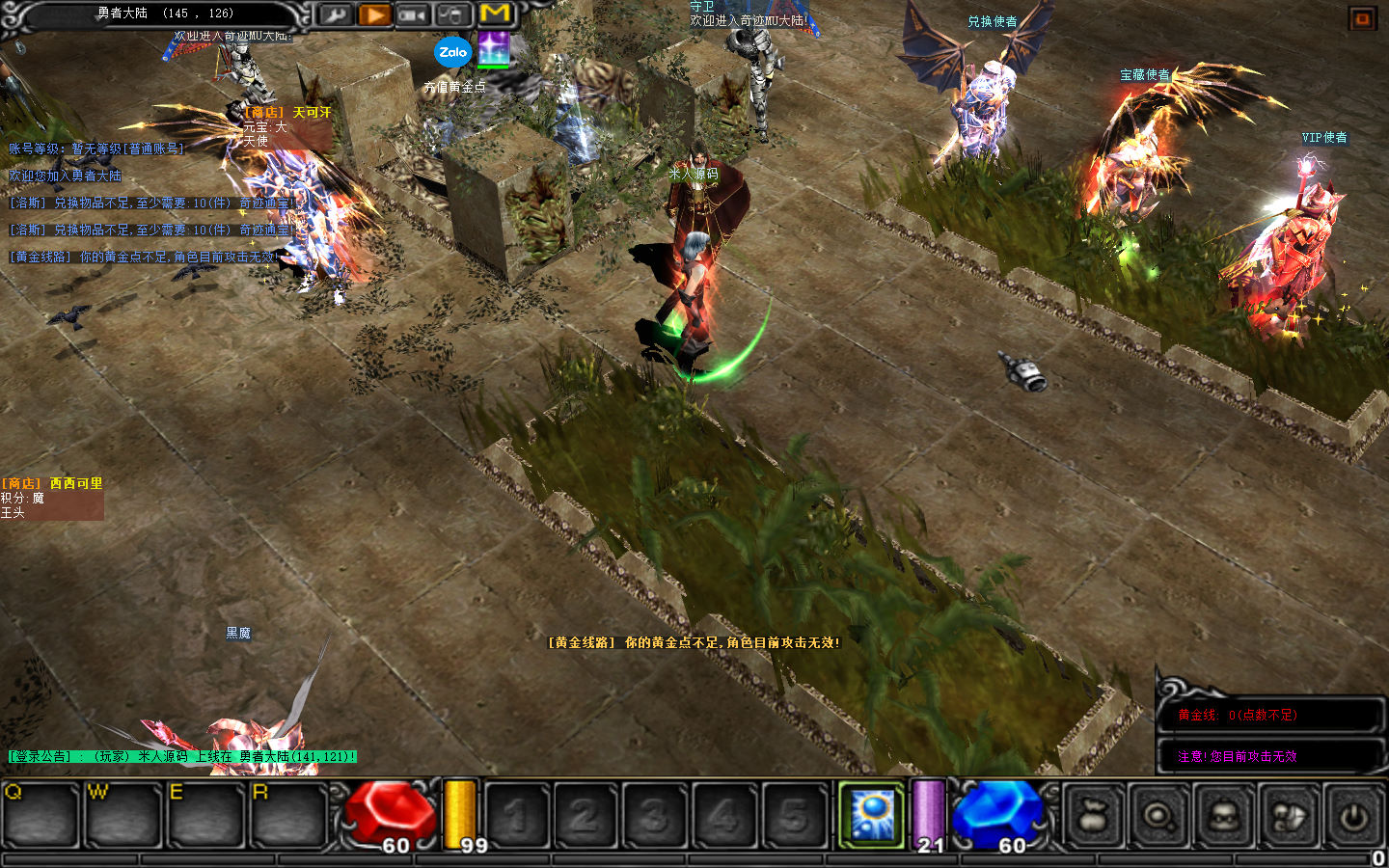Open the Zalo chat overlay icon
The image size is (1389, 868).
pos(452,52)
